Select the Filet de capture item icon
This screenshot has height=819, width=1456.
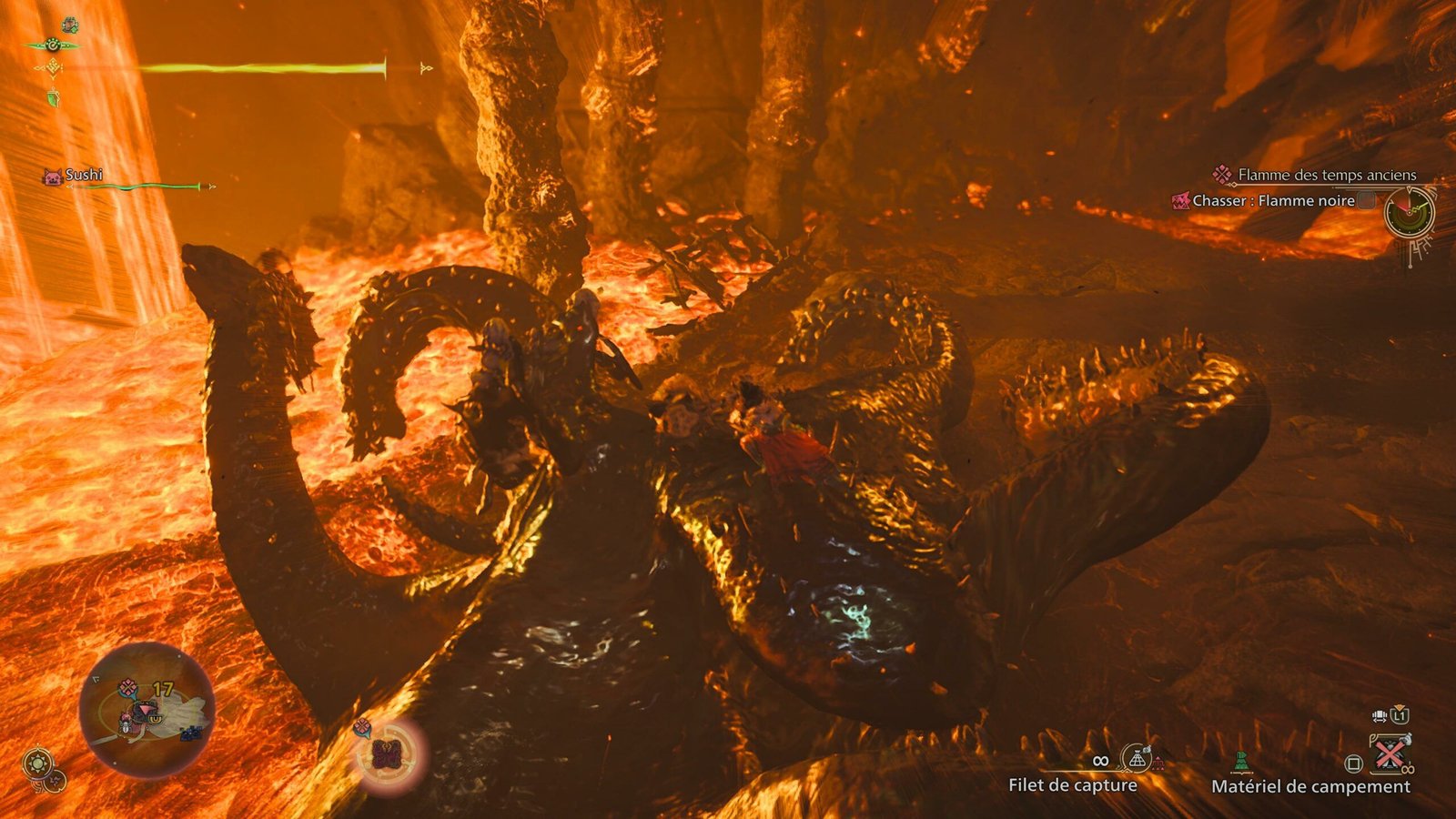(1137, 757)
